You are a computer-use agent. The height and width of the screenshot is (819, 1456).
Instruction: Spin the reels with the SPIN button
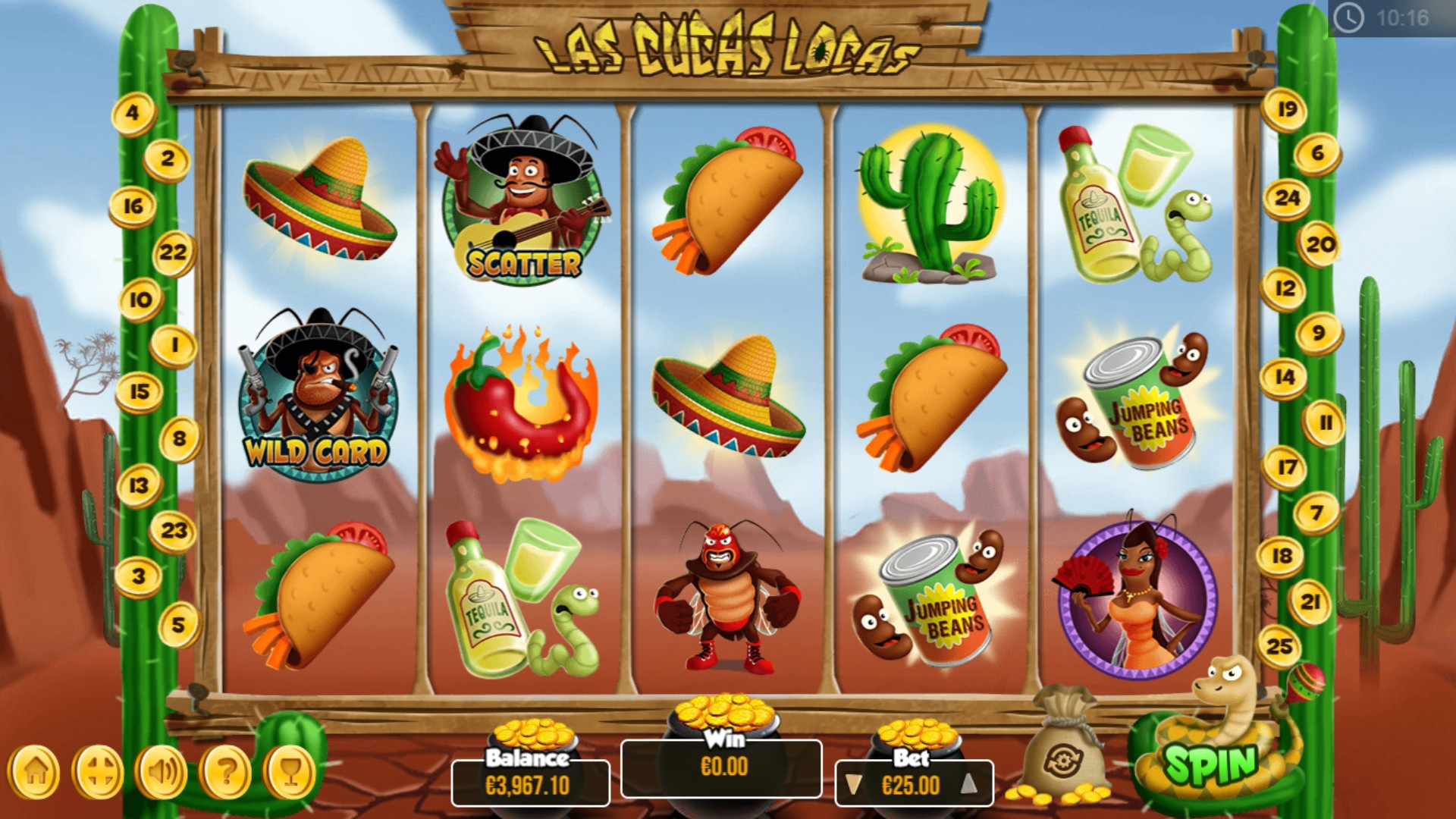(x=1210, y=764)
